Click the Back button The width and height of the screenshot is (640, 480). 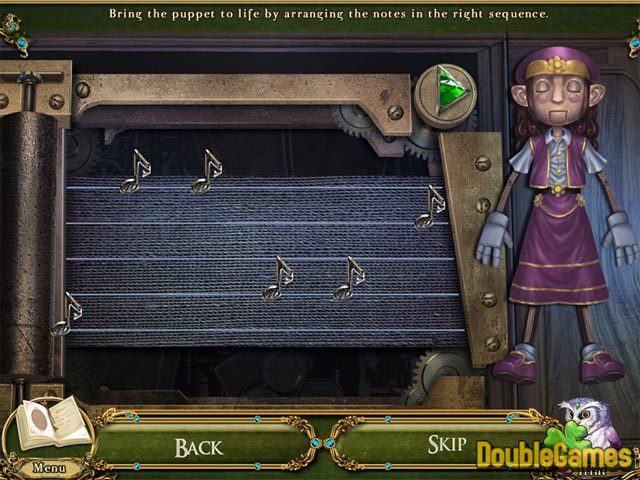pos(199,446)
